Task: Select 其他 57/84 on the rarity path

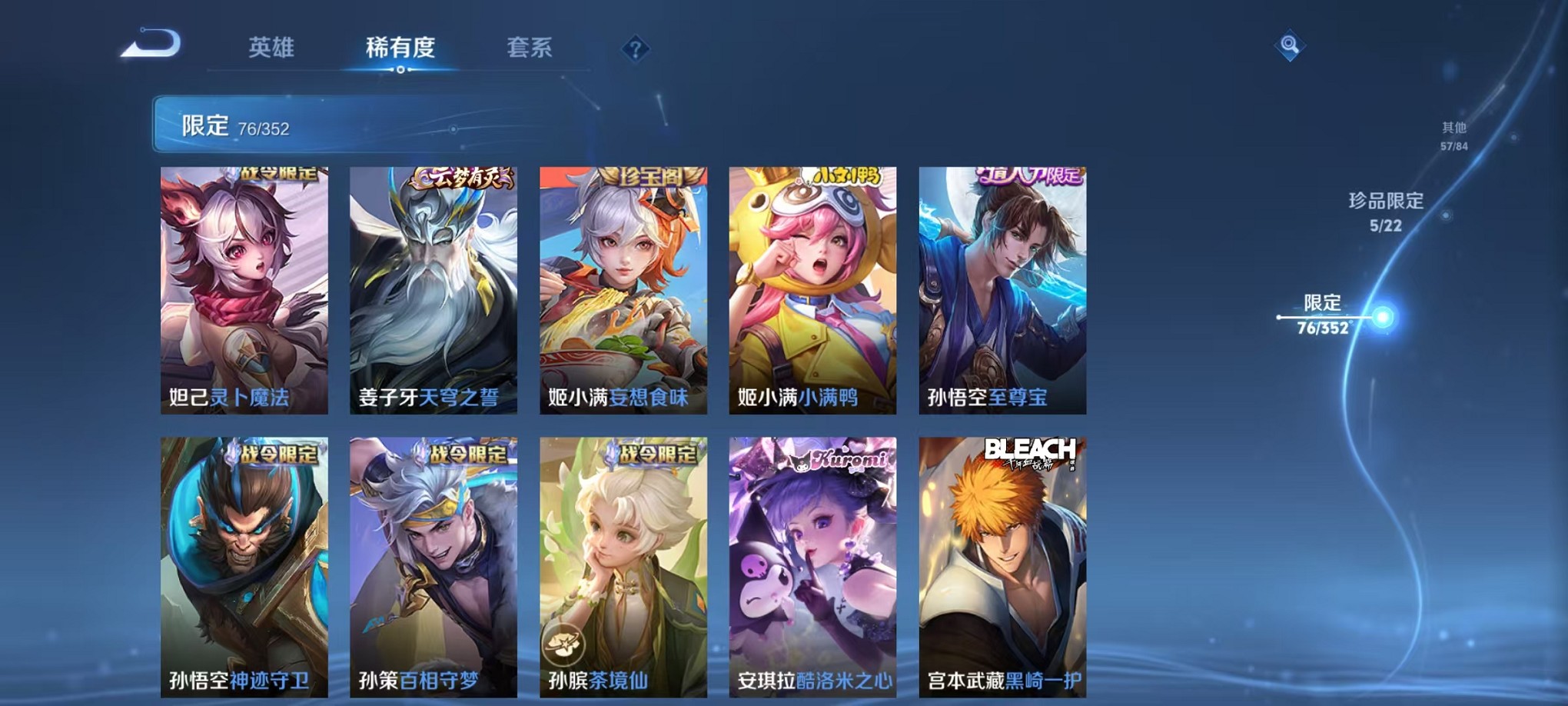Action: [x=1453, y=135]
